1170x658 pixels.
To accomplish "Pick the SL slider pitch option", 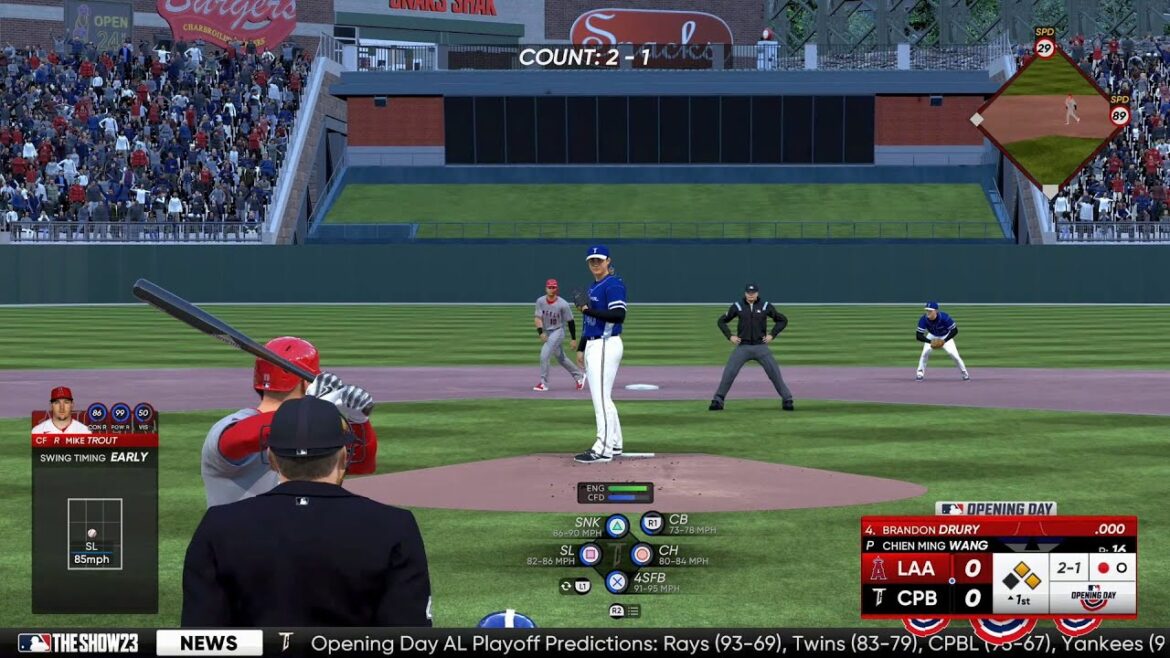I will coord(590,554).
